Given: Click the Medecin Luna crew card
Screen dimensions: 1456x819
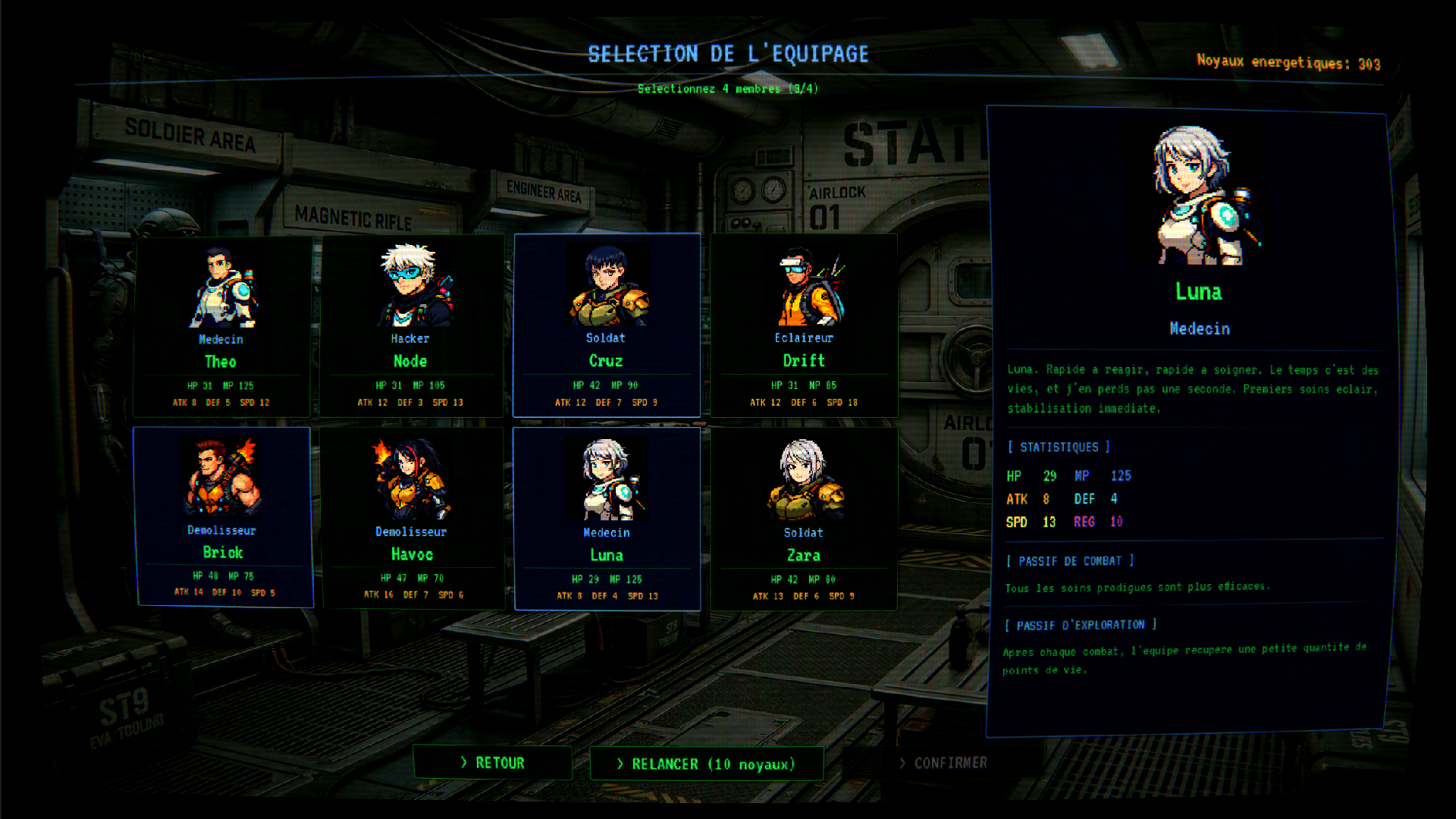Looking at the screenshot, I should pyautogui.click(x=607, y=519).
